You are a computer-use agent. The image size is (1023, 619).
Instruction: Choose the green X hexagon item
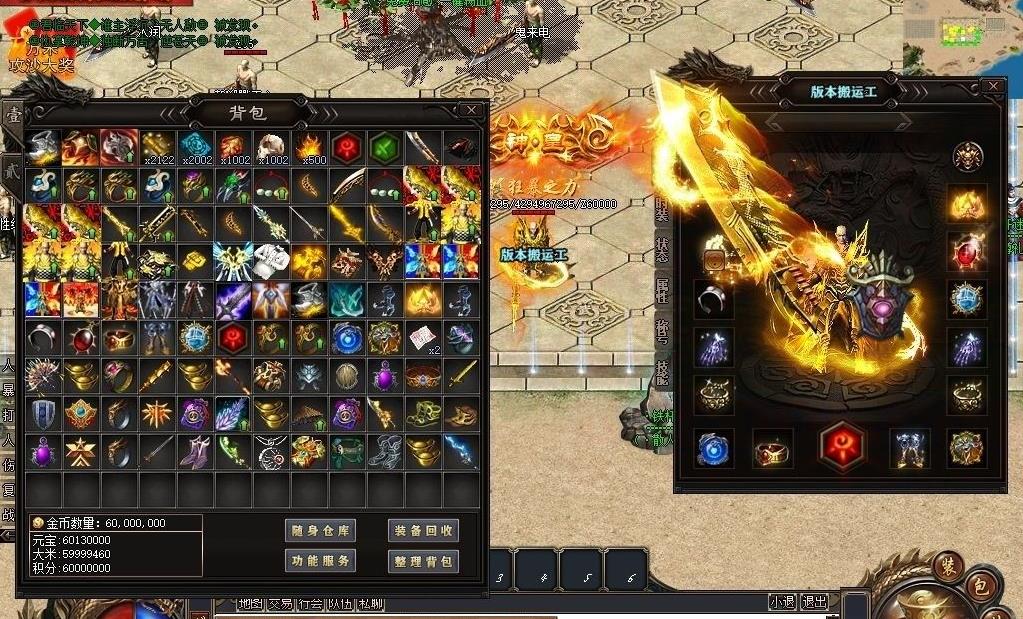(385, 148)
